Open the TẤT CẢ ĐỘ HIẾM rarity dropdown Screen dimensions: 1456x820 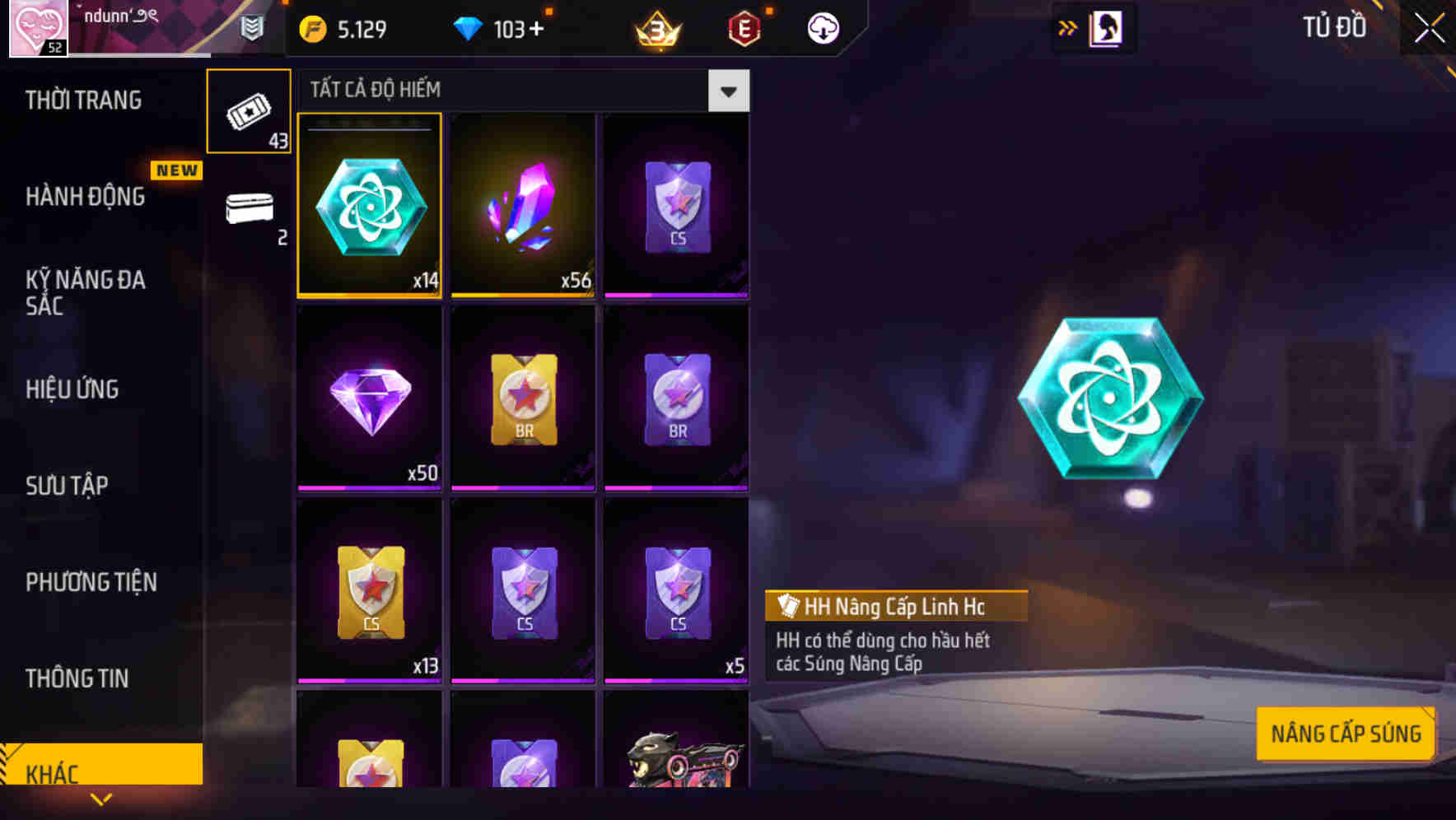(728, 91)
